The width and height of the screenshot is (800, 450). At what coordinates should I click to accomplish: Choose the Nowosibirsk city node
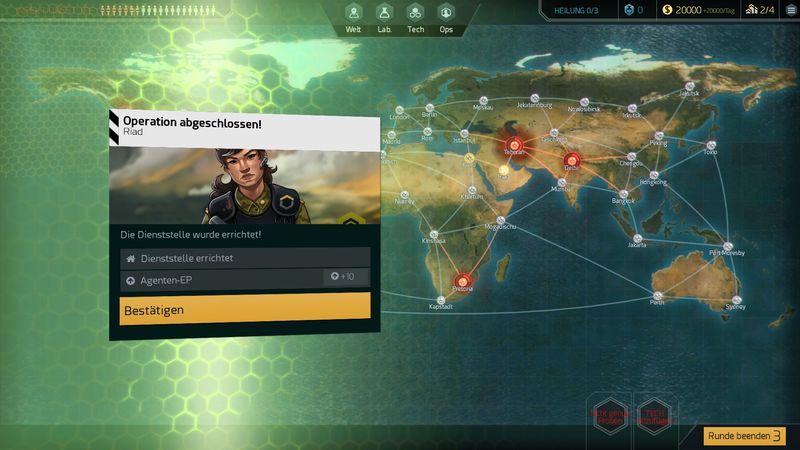coord(584,101)
